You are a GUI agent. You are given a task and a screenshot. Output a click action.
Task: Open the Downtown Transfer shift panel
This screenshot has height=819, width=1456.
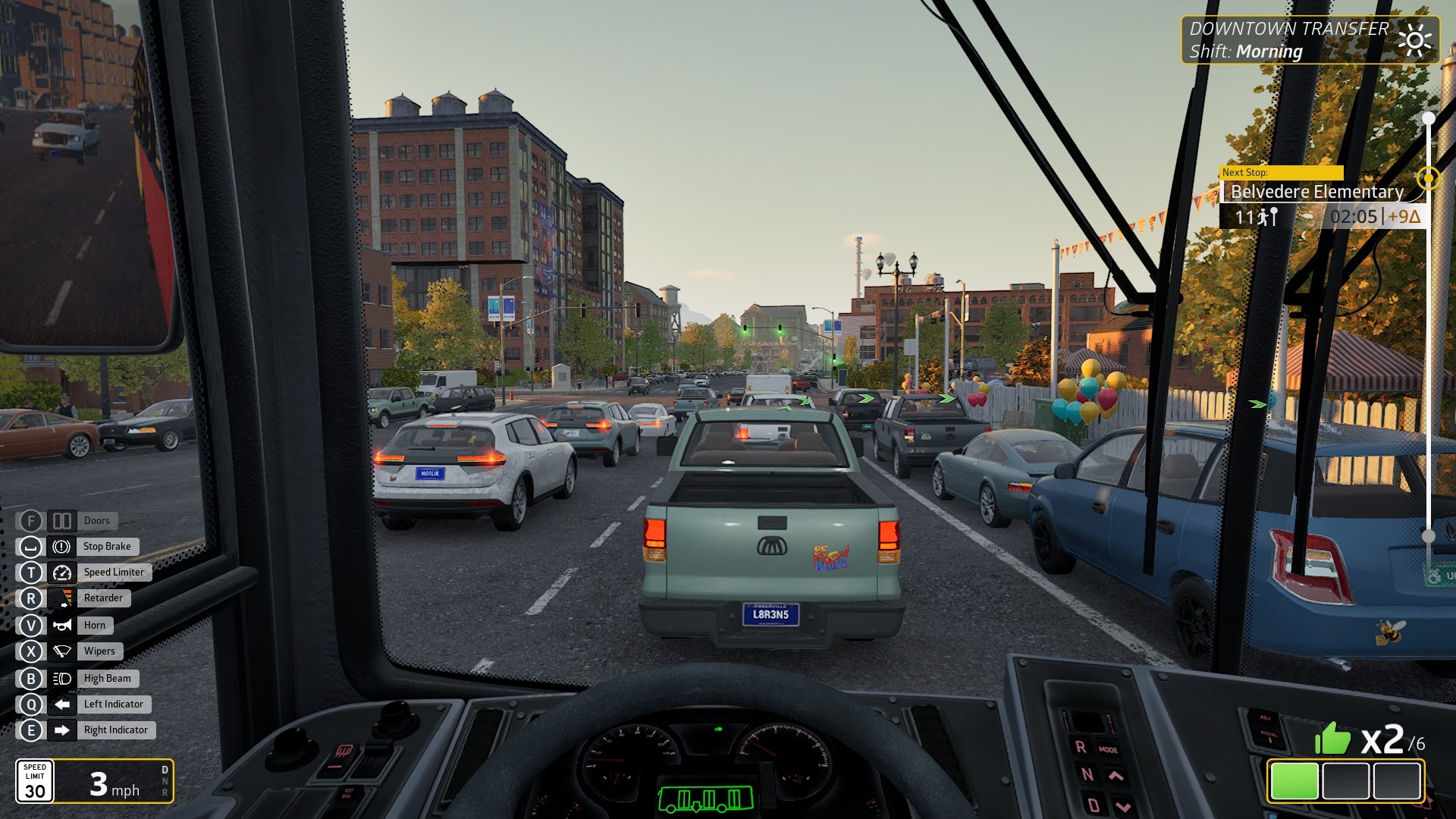click(x=1309, y=39)
